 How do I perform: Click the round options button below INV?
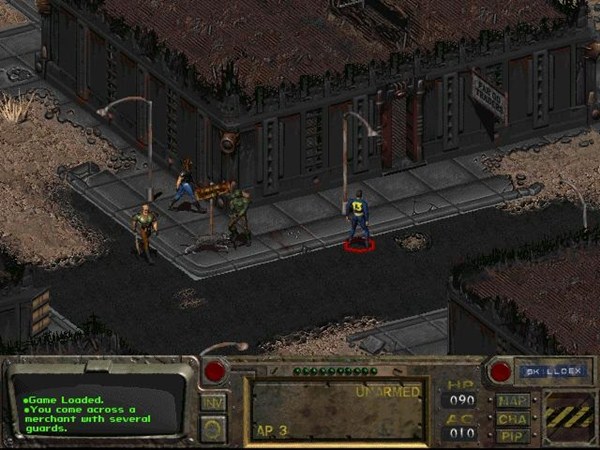pos(213,427)
